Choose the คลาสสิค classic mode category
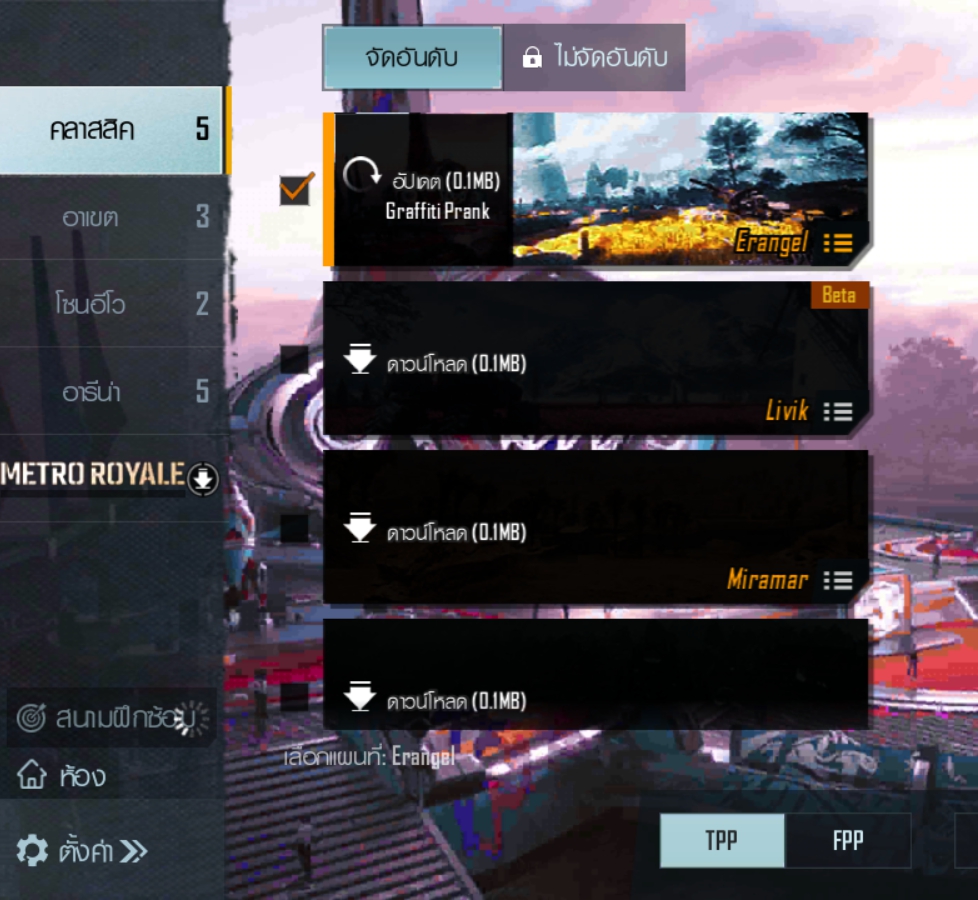The image size is (978, 900). pos(110,130)
